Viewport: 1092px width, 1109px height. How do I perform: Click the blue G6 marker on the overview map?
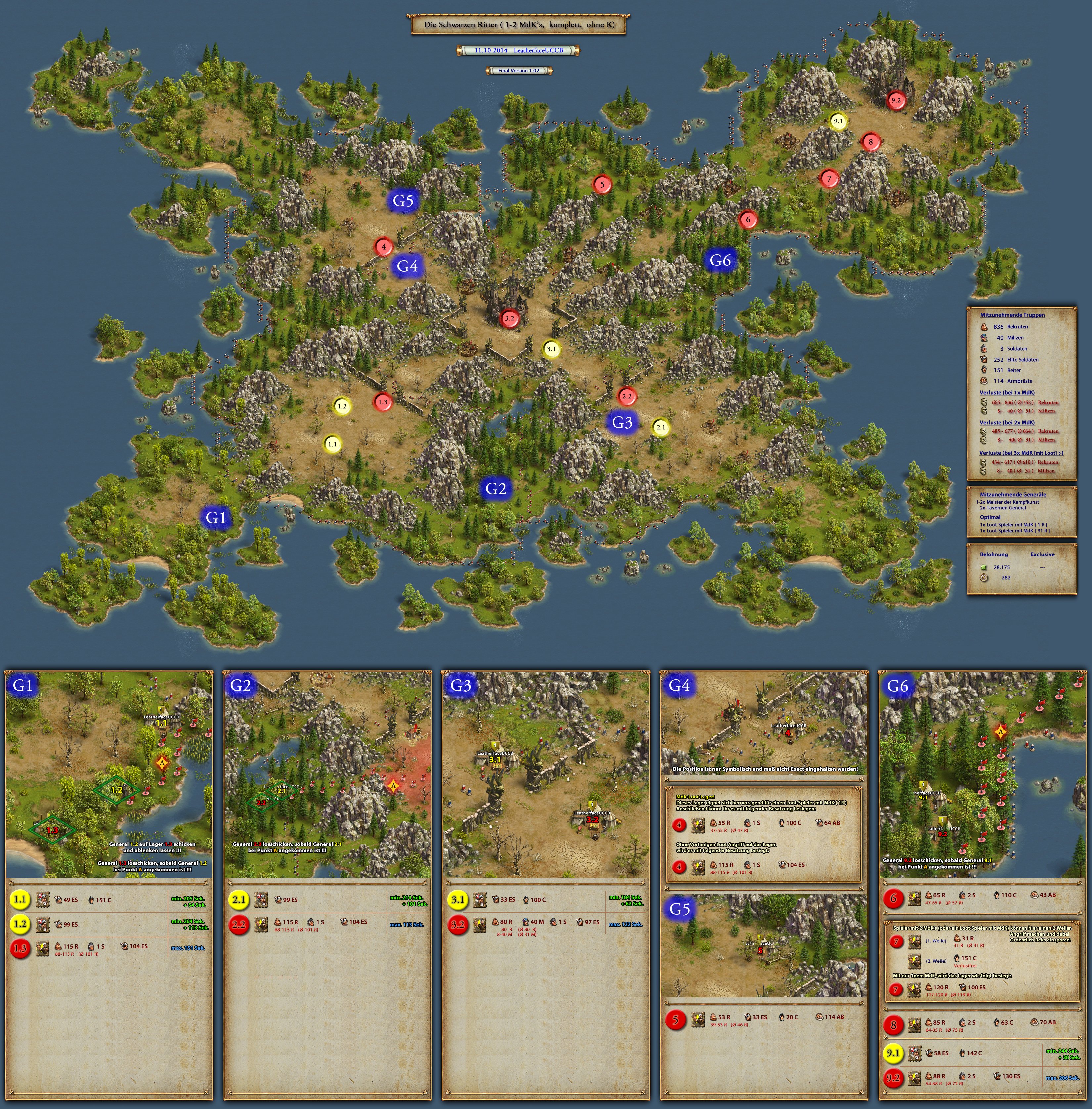coord(720,260)
